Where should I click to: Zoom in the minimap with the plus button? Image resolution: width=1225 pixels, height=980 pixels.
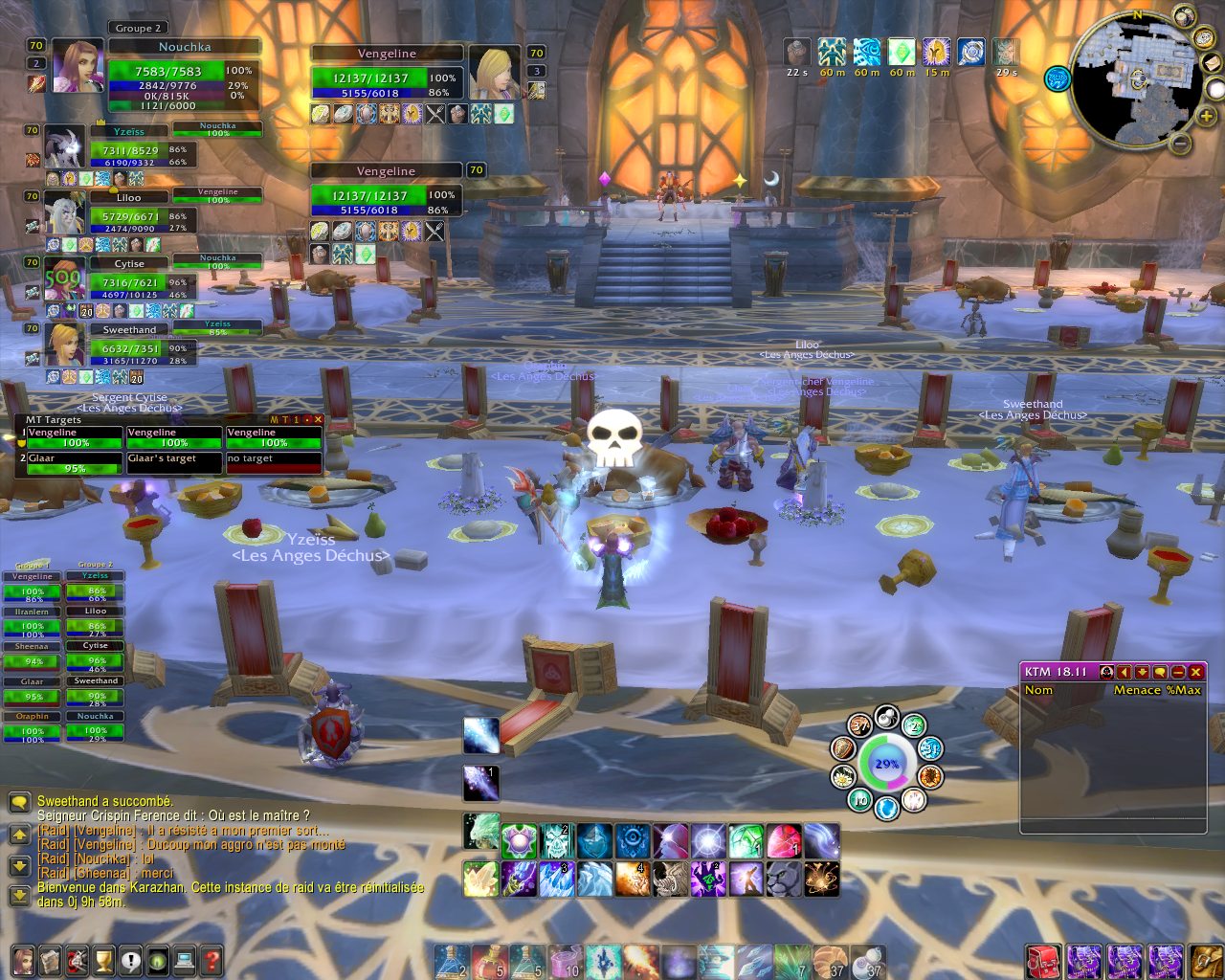[1206, 116]
